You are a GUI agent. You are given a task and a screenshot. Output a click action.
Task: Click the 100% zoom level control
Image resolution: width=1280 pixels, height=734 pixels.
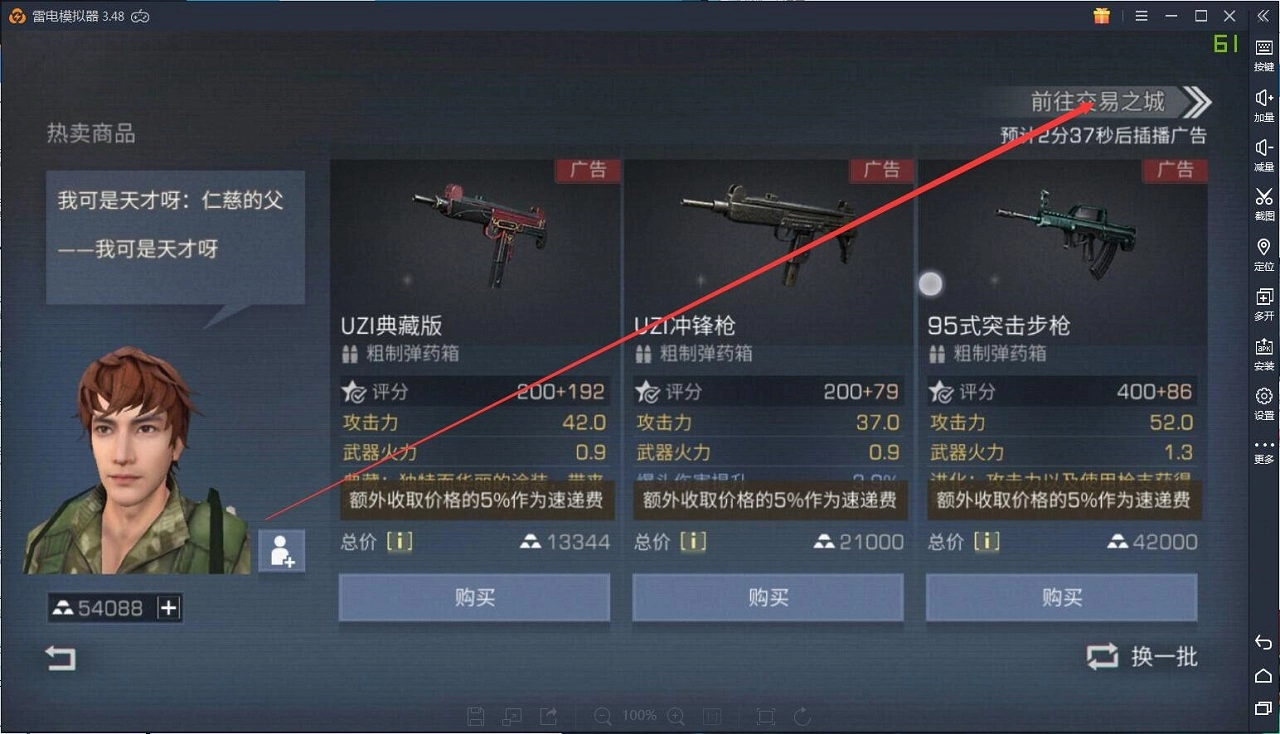pyautogui.click(x=639, y=716)
